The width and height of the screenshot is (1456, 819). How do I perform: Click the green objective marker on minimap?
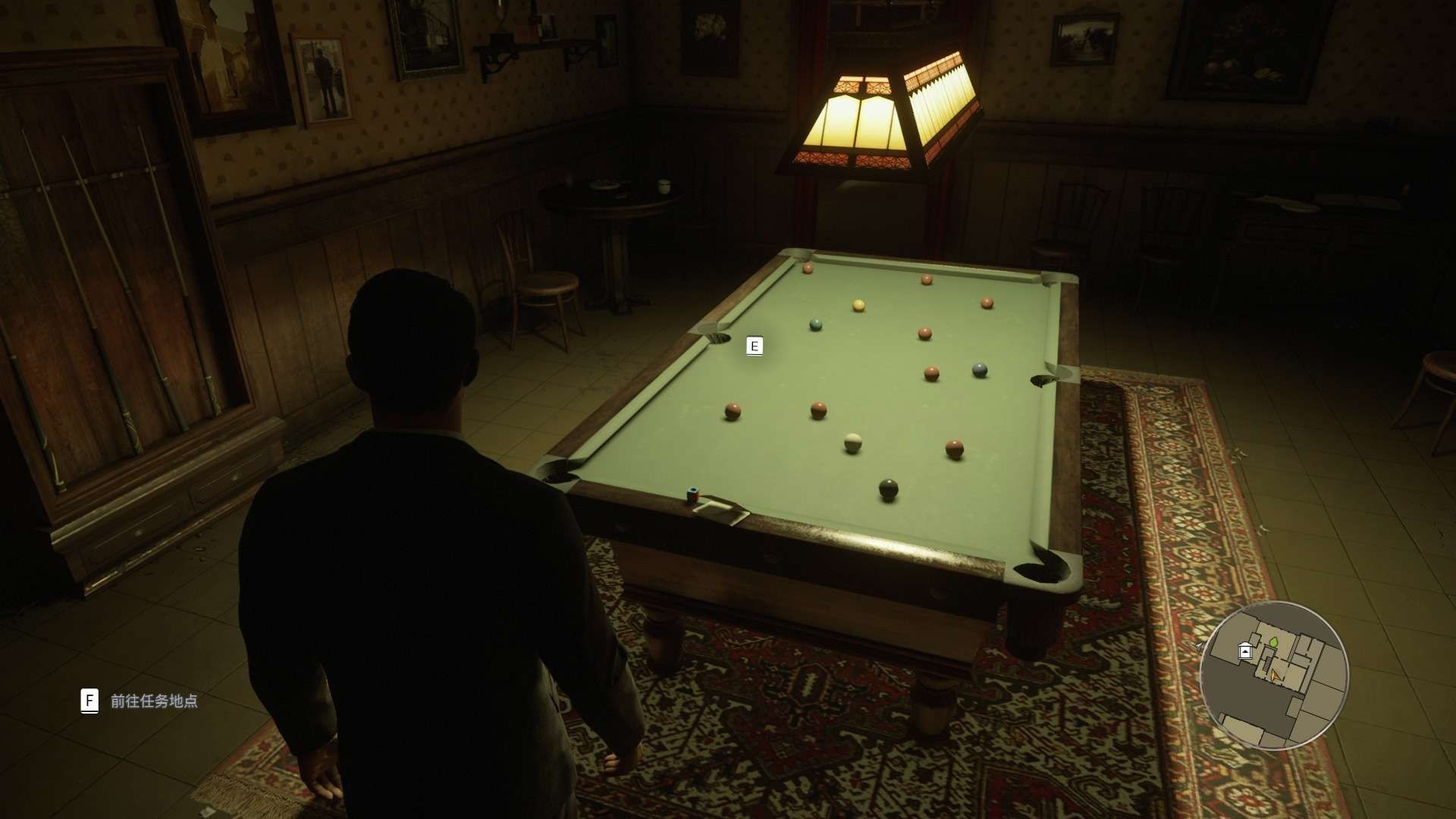point(1275,643)
